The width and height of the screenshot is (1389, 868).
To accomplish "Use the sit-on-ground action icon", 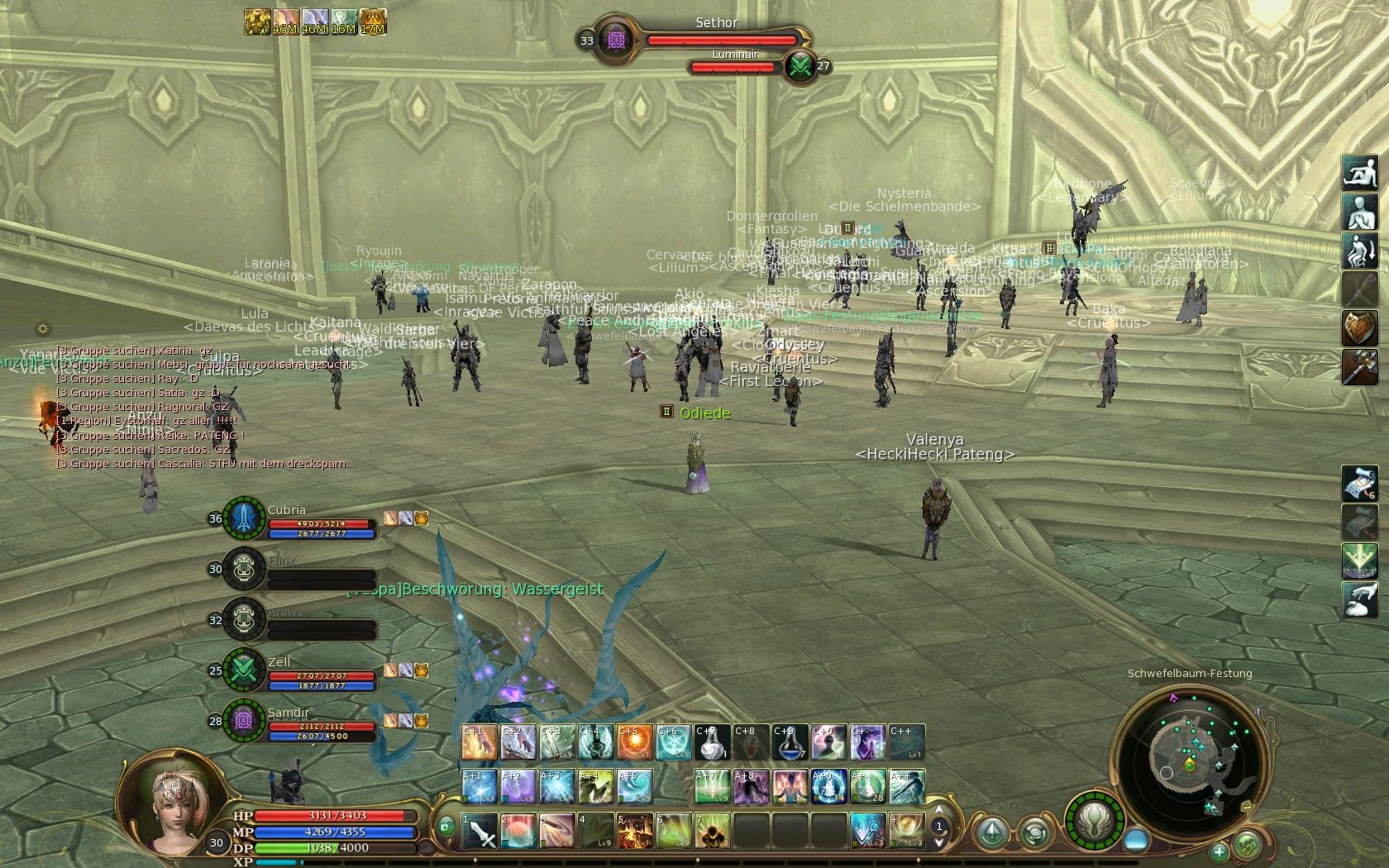I will coord(1359,173).
